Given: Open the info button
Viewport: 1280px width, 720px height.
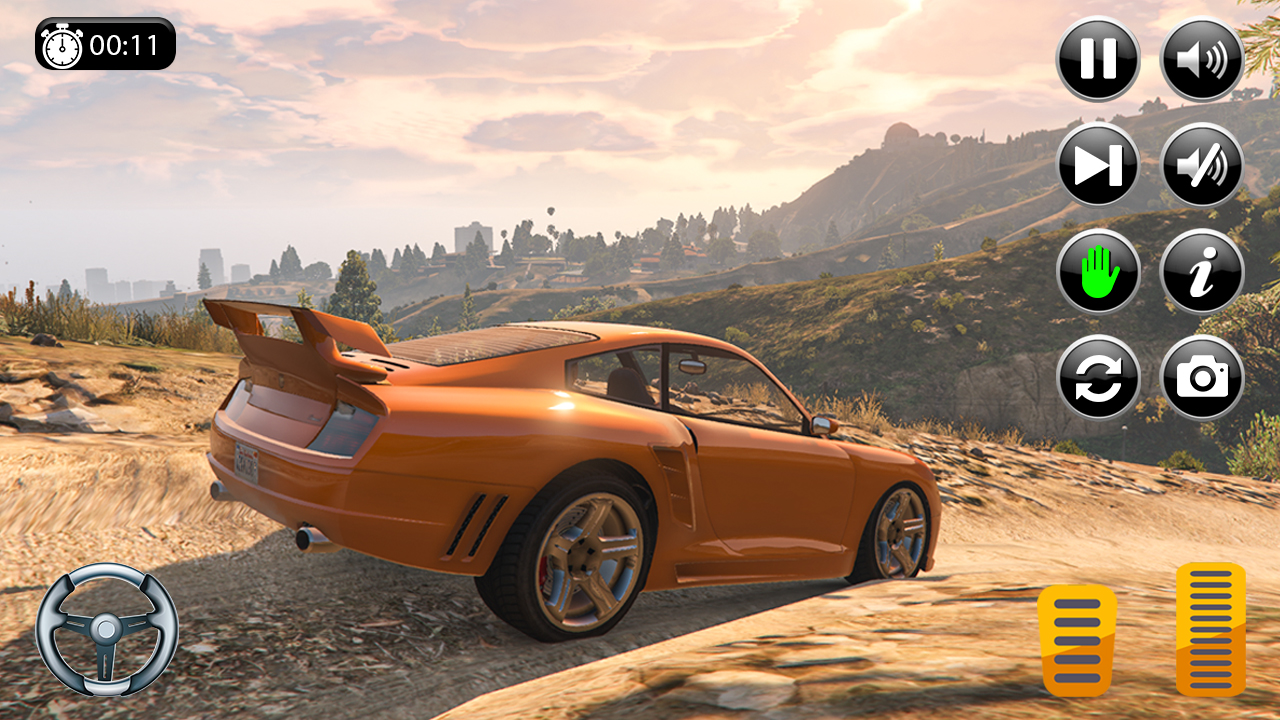Looking at the screenshot, I should tap(1201, 271).
